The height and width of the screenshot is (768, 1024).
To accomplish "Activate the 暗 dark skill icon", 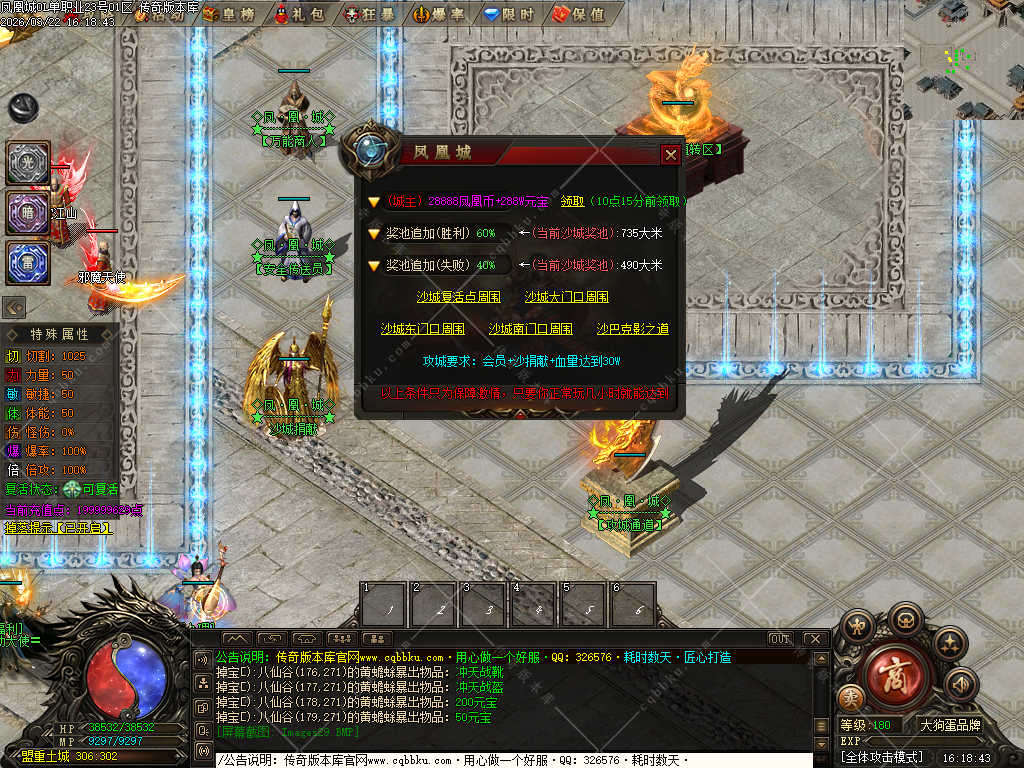I will [28, 213].
